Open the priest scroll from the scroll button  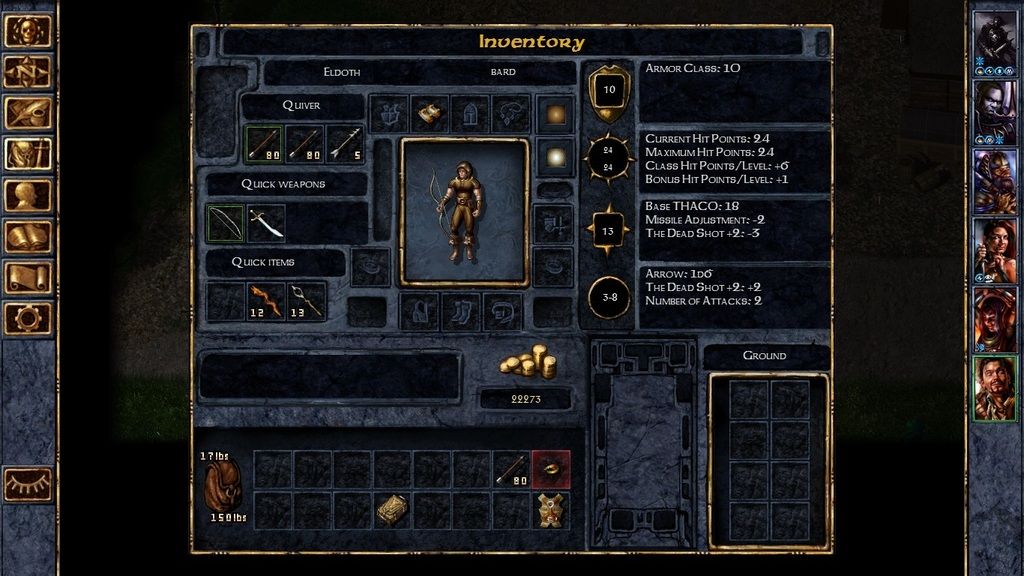[x=28, y=277]
